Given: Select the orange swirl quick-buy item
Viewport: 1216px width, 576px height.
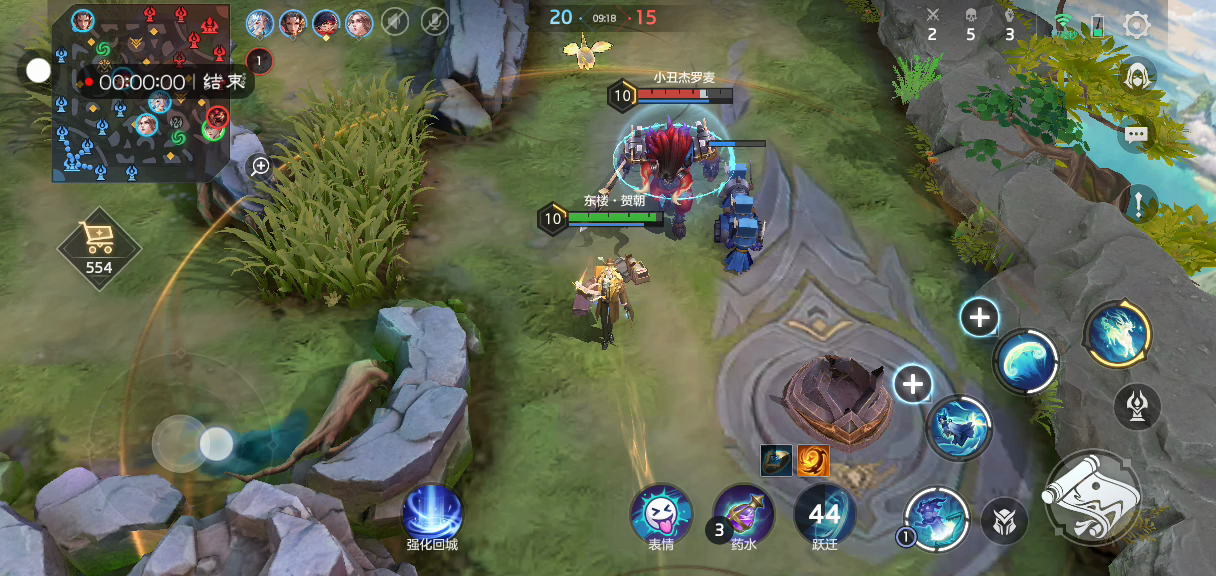Looking at the screenshot, I should [x=812, y=460].
